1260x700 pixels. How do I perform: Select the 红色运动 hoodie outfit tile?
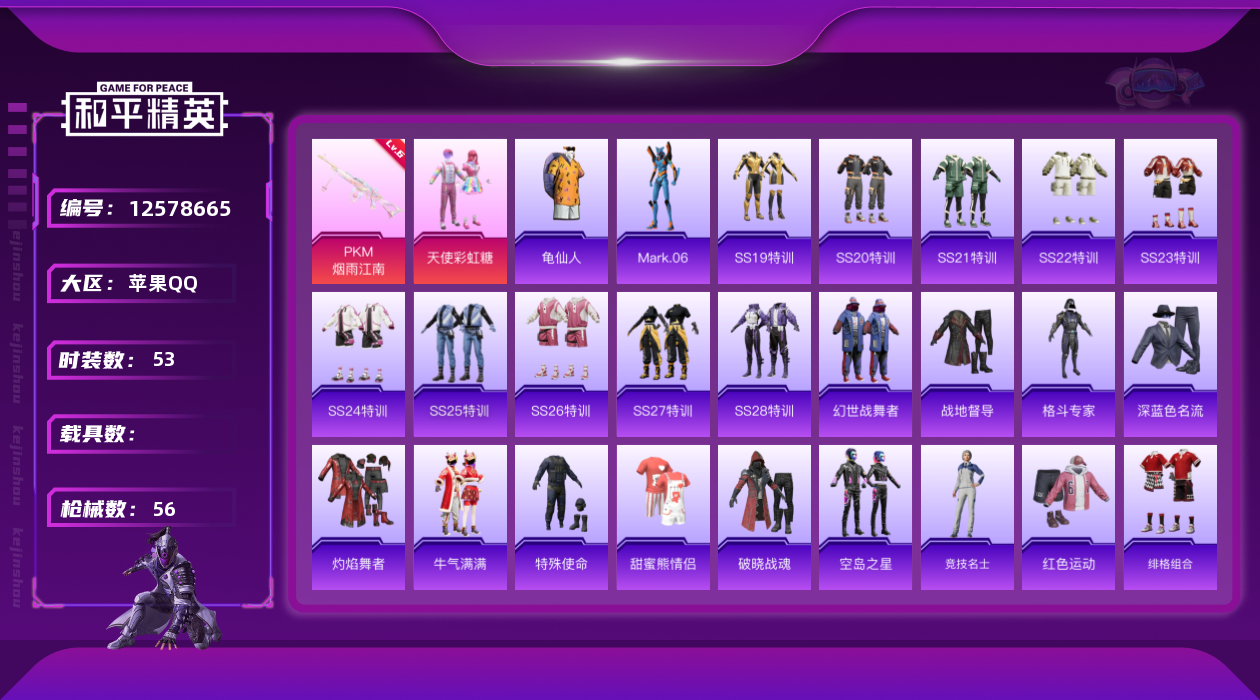pos(1068,517)
